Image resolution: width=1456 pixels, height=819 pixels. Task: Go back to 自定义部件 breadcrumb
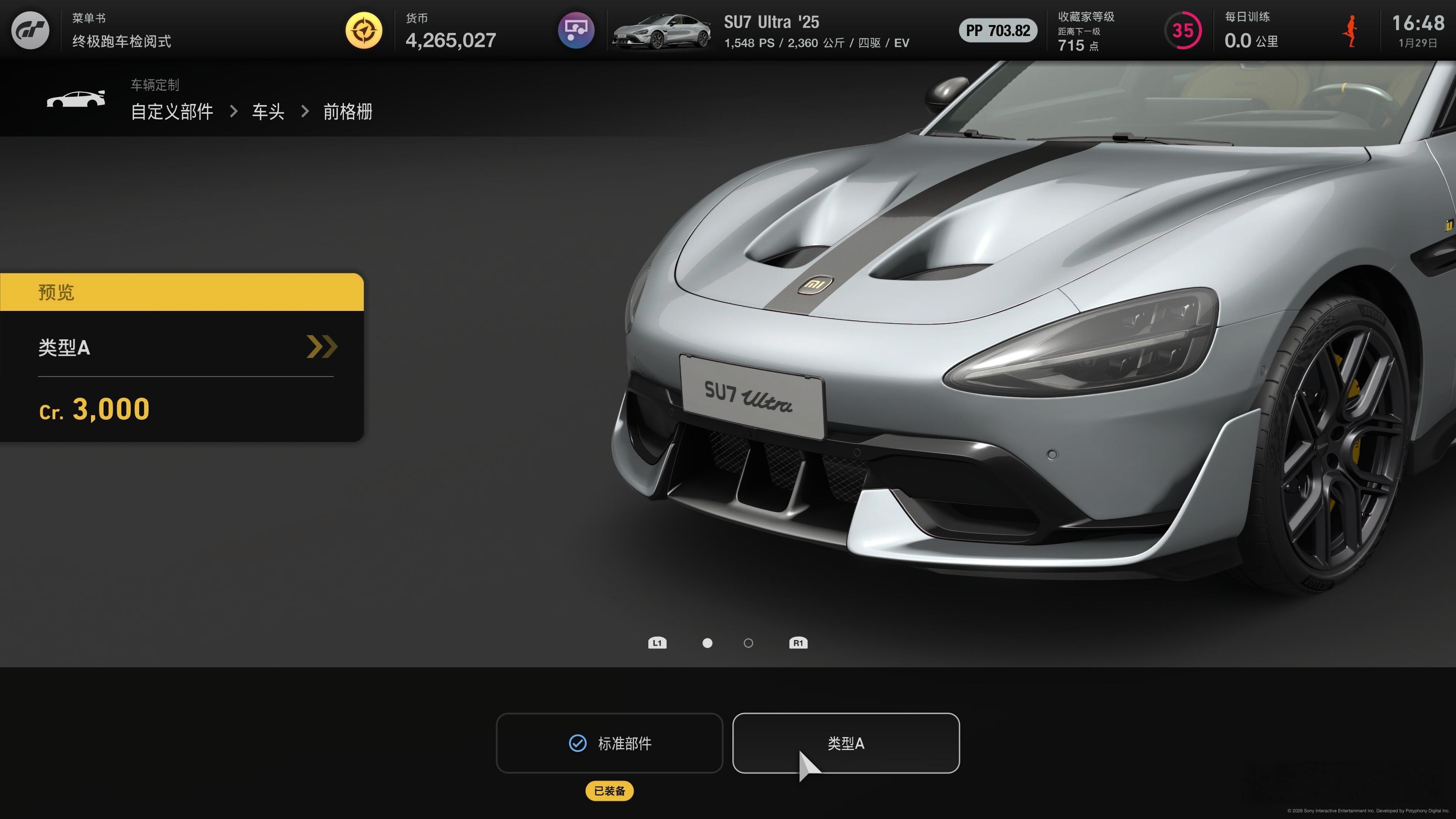click(172, 111)
